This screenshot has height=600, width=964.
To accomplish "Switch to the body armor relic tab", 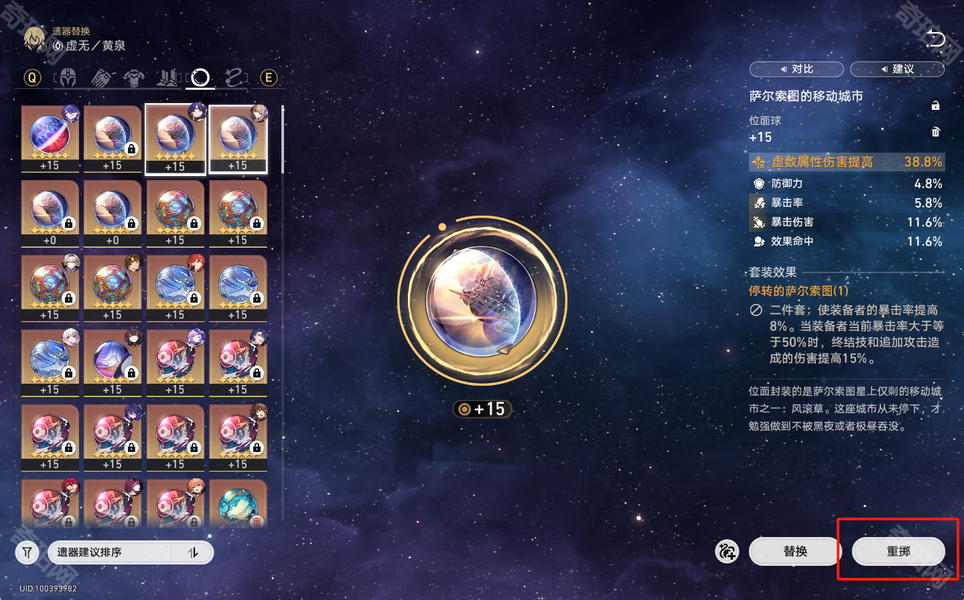I will pyautogui.click(x=135, y=77).
